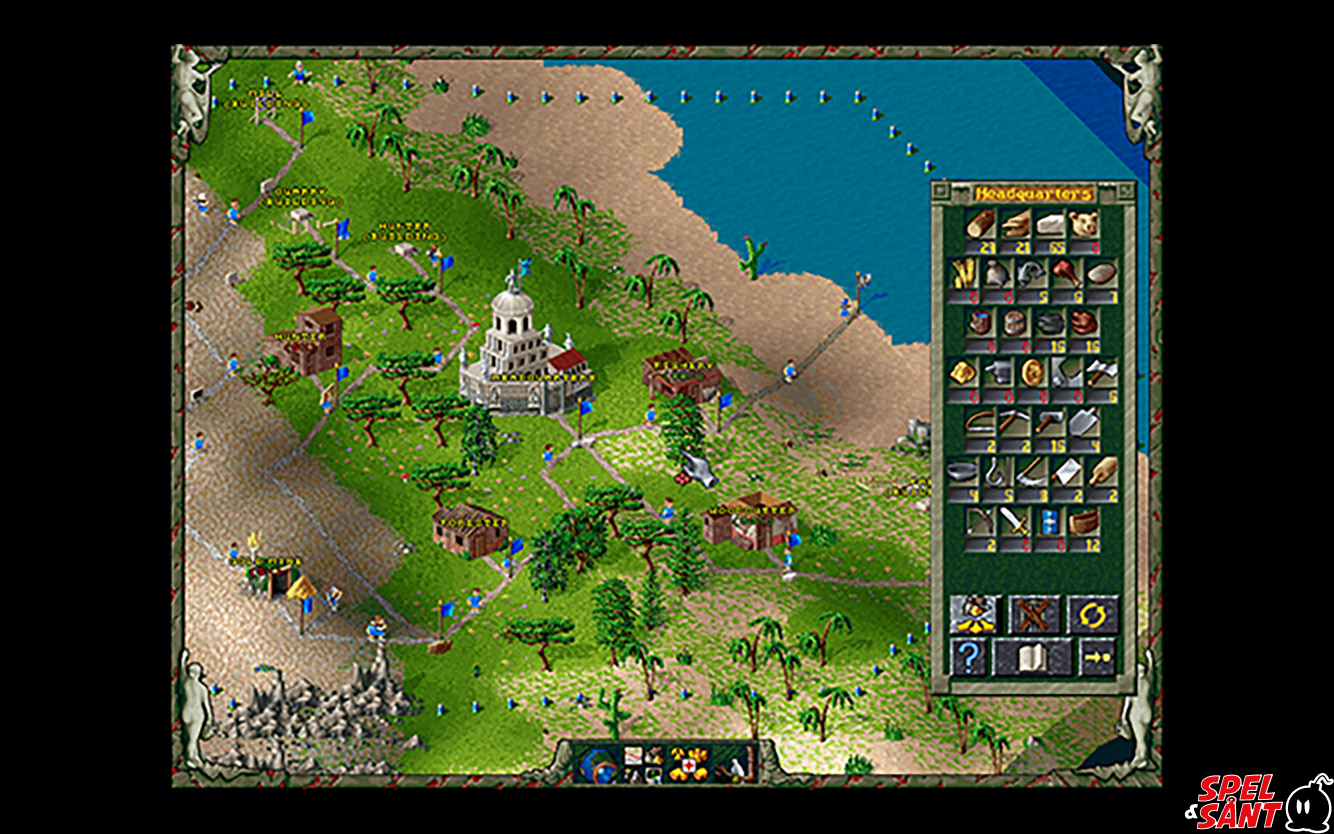
Task: Select the shovel tool stock slot
Action: tap(1084, 422)
